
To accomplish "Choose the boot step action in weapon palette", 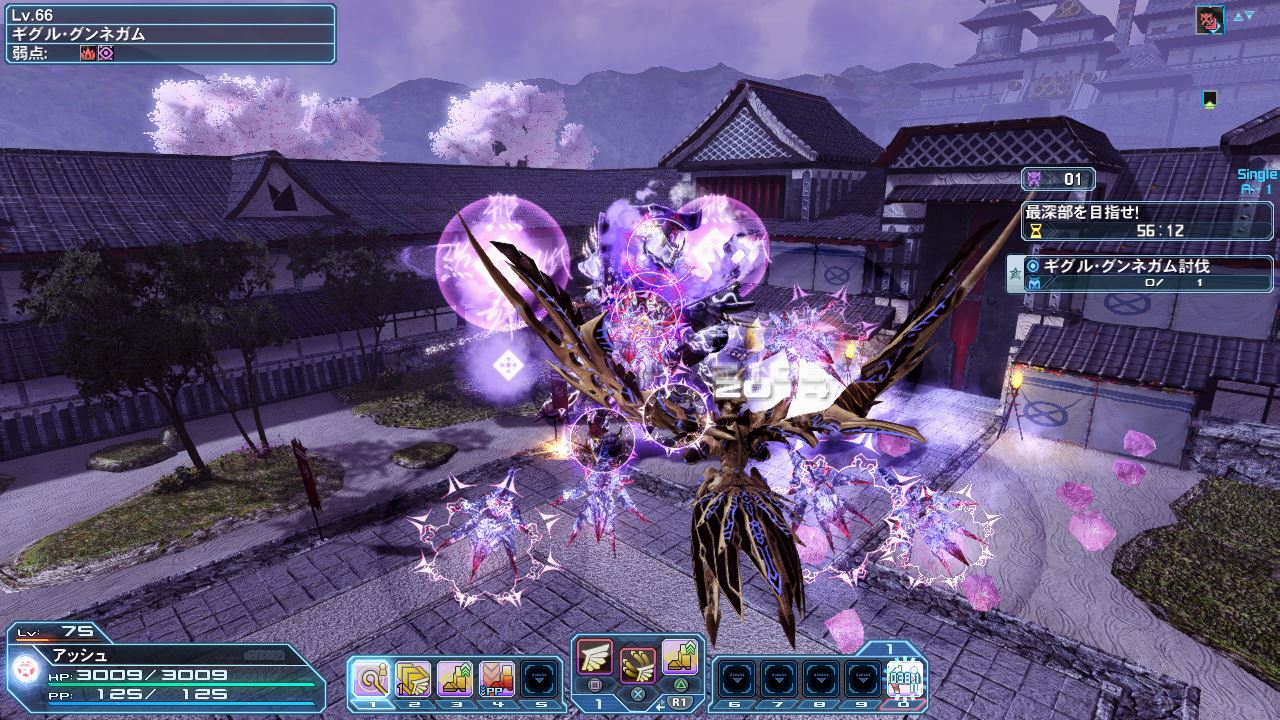I will point(679,655).
